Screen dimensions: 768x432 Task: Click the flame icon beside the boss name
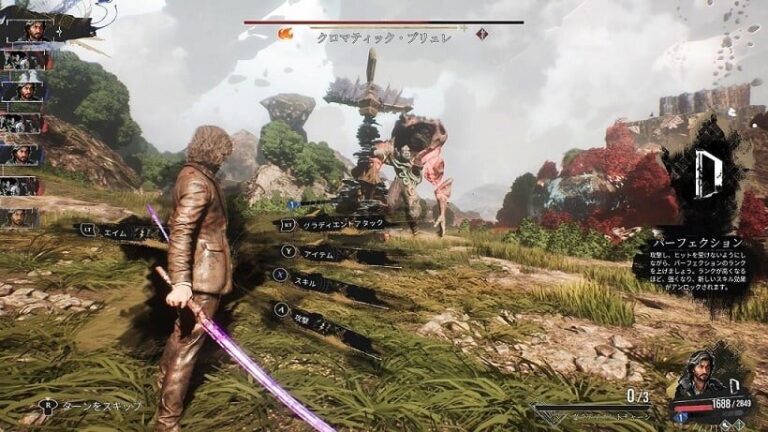pyautogui.click(x=286, y=34)
